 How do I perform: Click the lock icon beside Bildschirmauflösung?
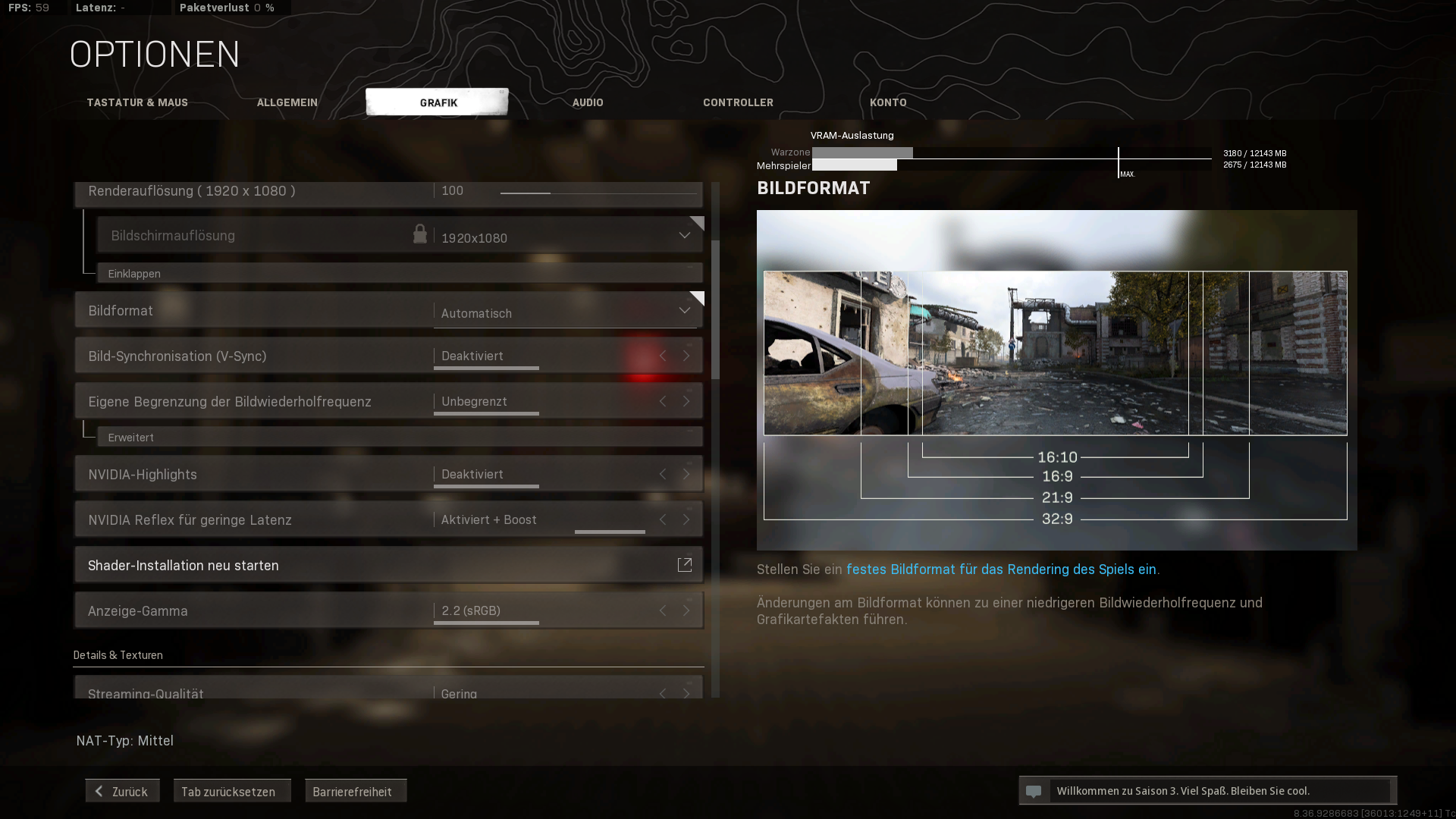(x=422, y=234)
